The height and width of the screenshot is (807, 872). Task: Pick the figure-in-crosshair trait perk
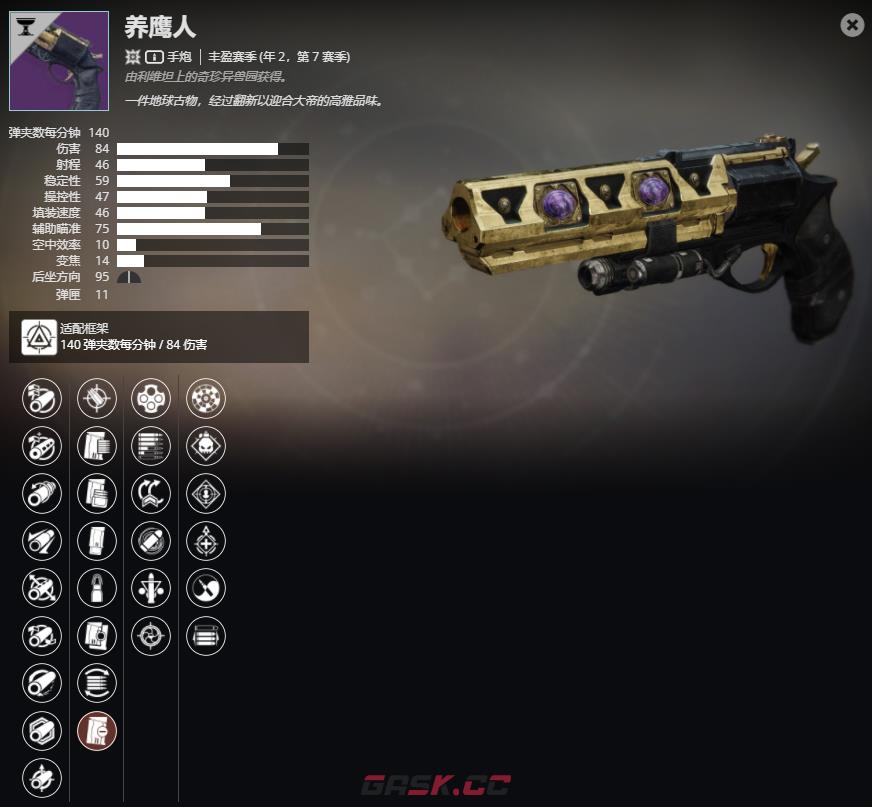pyautogui.click(x=151, y=588)
